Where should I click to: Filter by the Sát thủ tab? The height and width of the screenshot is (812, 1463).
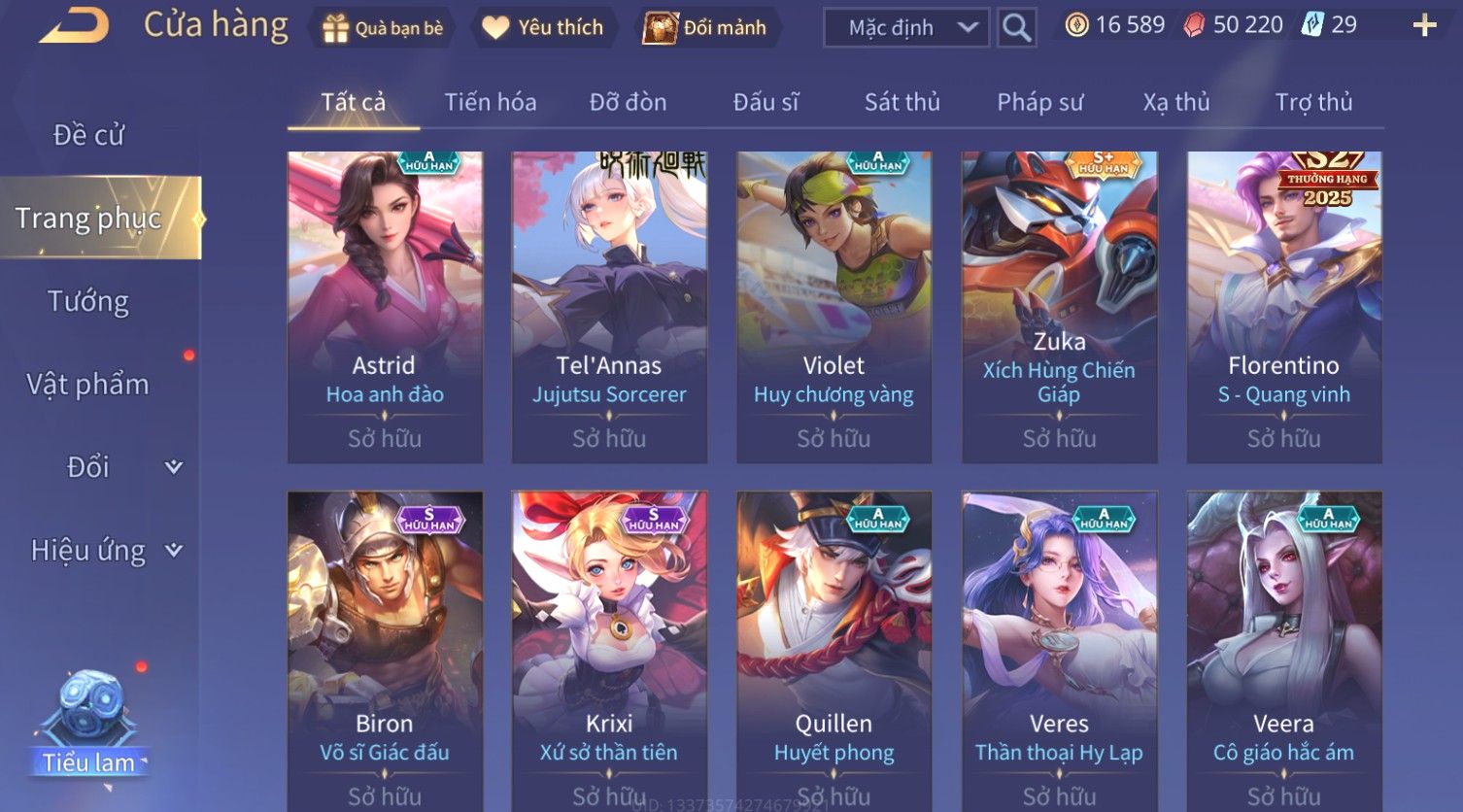(902, 102)
